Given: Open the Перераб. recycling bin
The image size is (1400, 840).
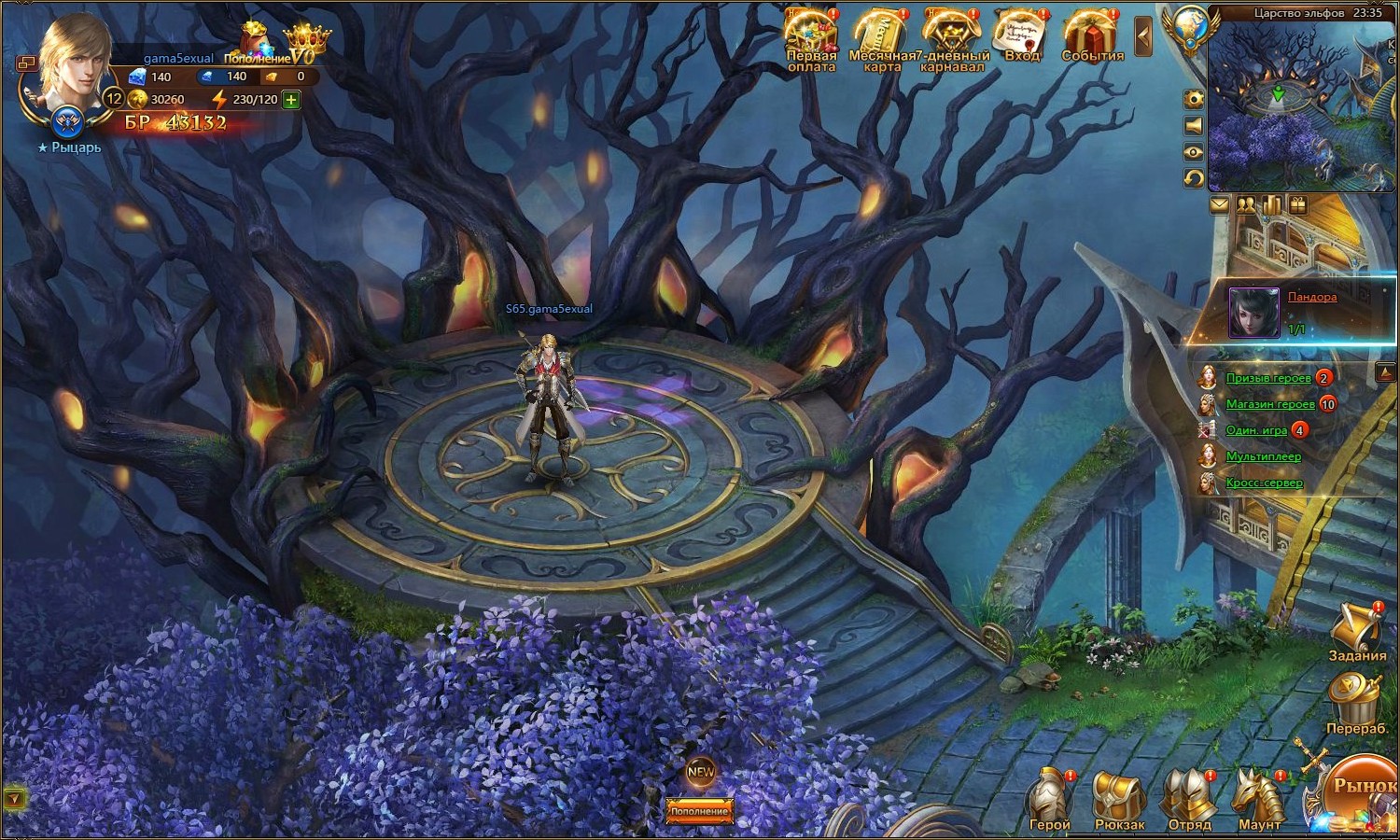Looking at the screenshot, I should coord(1356,700).
